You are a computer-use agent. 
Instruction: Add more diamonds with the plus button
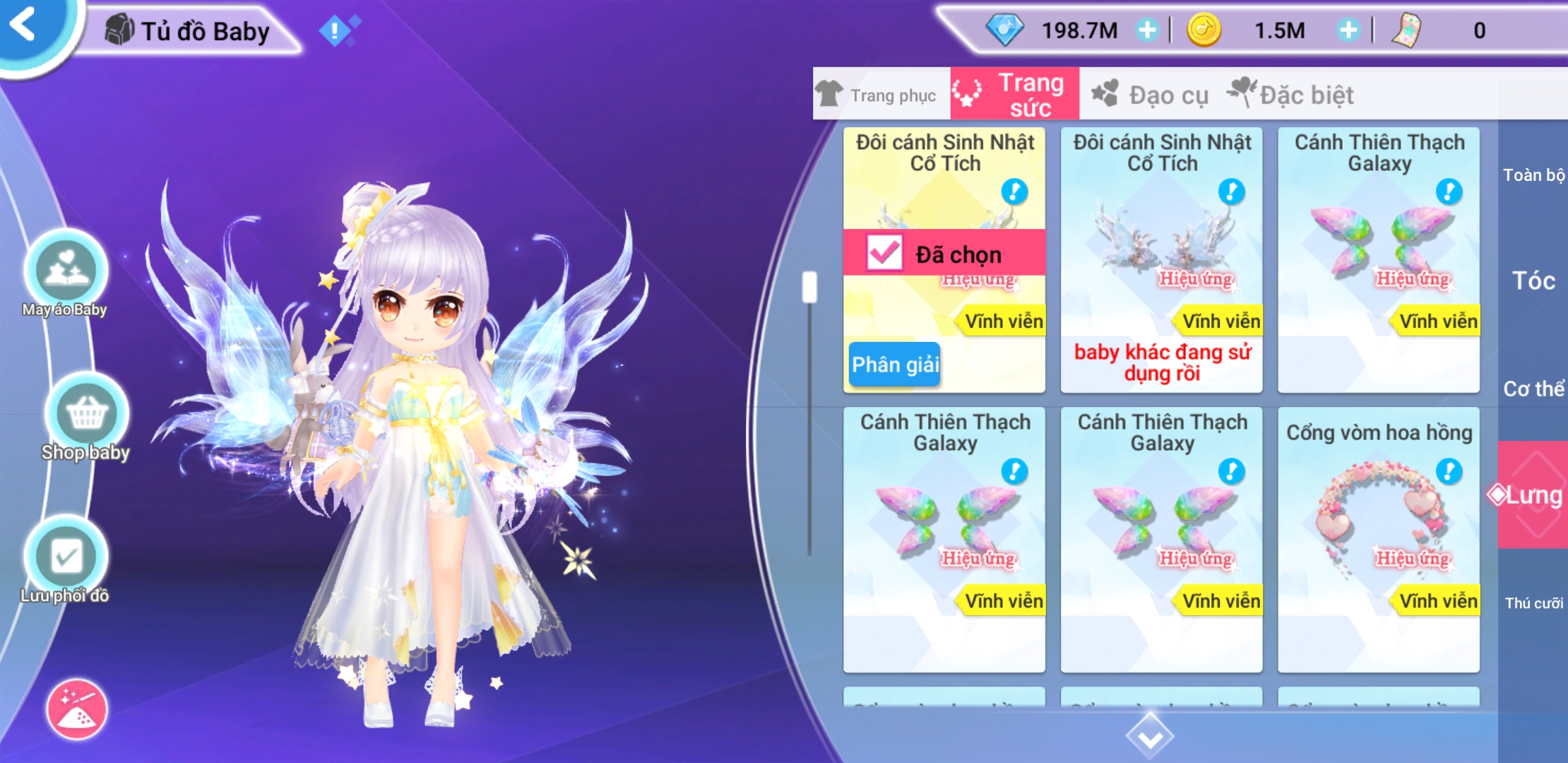(1147, 30)
